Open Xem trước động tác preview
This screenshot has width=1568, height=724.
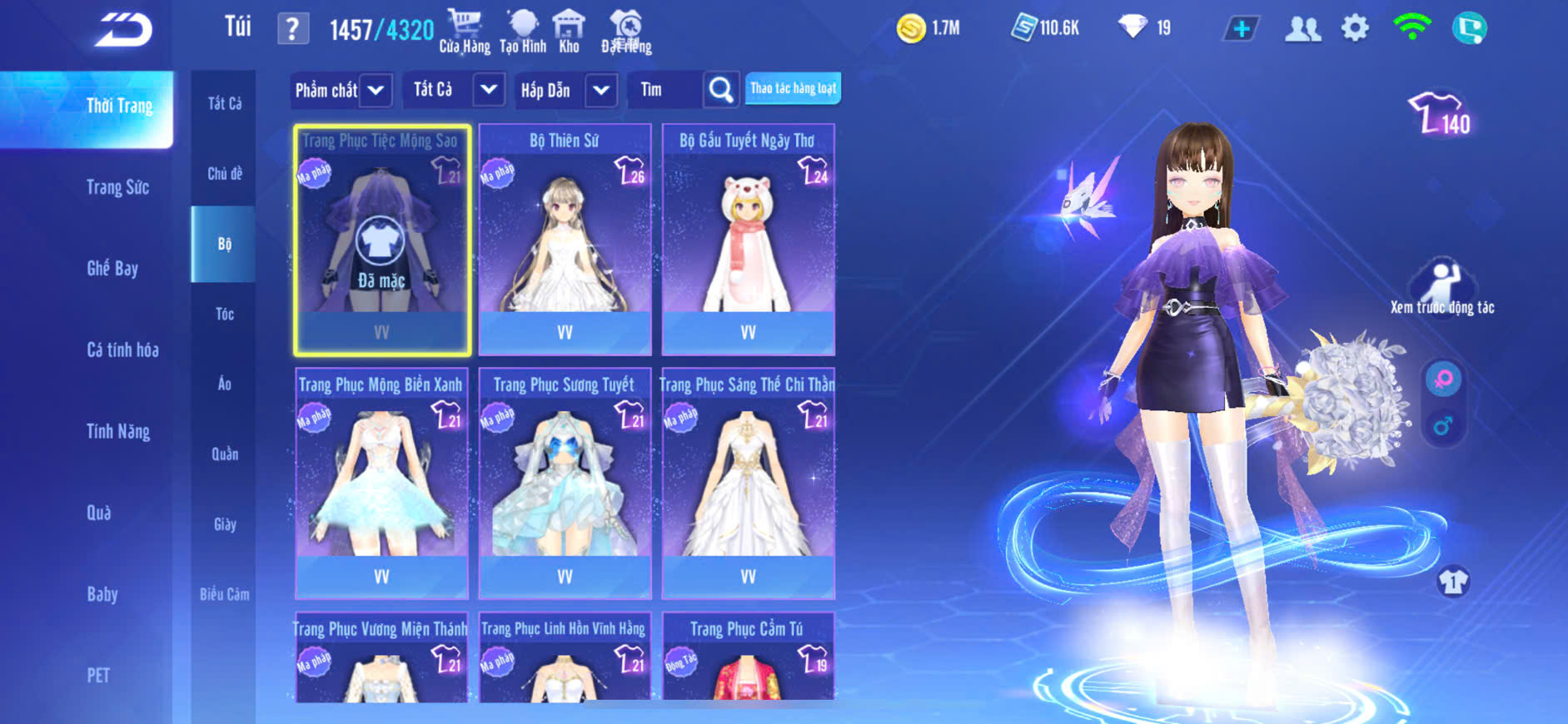pos(1442,287)
